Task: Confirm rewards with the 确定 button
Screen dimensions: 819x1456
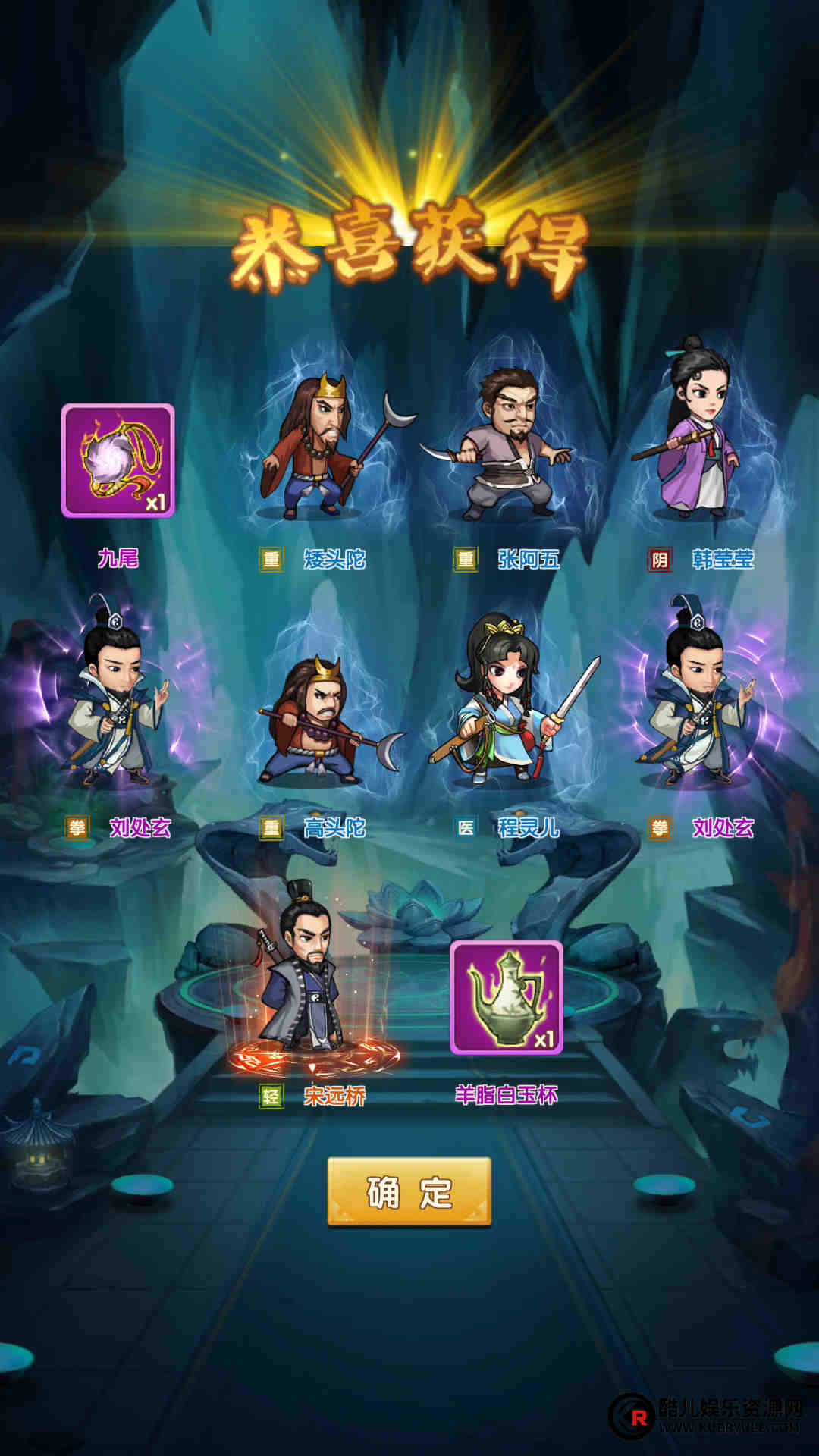Action: click(x=409, y=1191)
